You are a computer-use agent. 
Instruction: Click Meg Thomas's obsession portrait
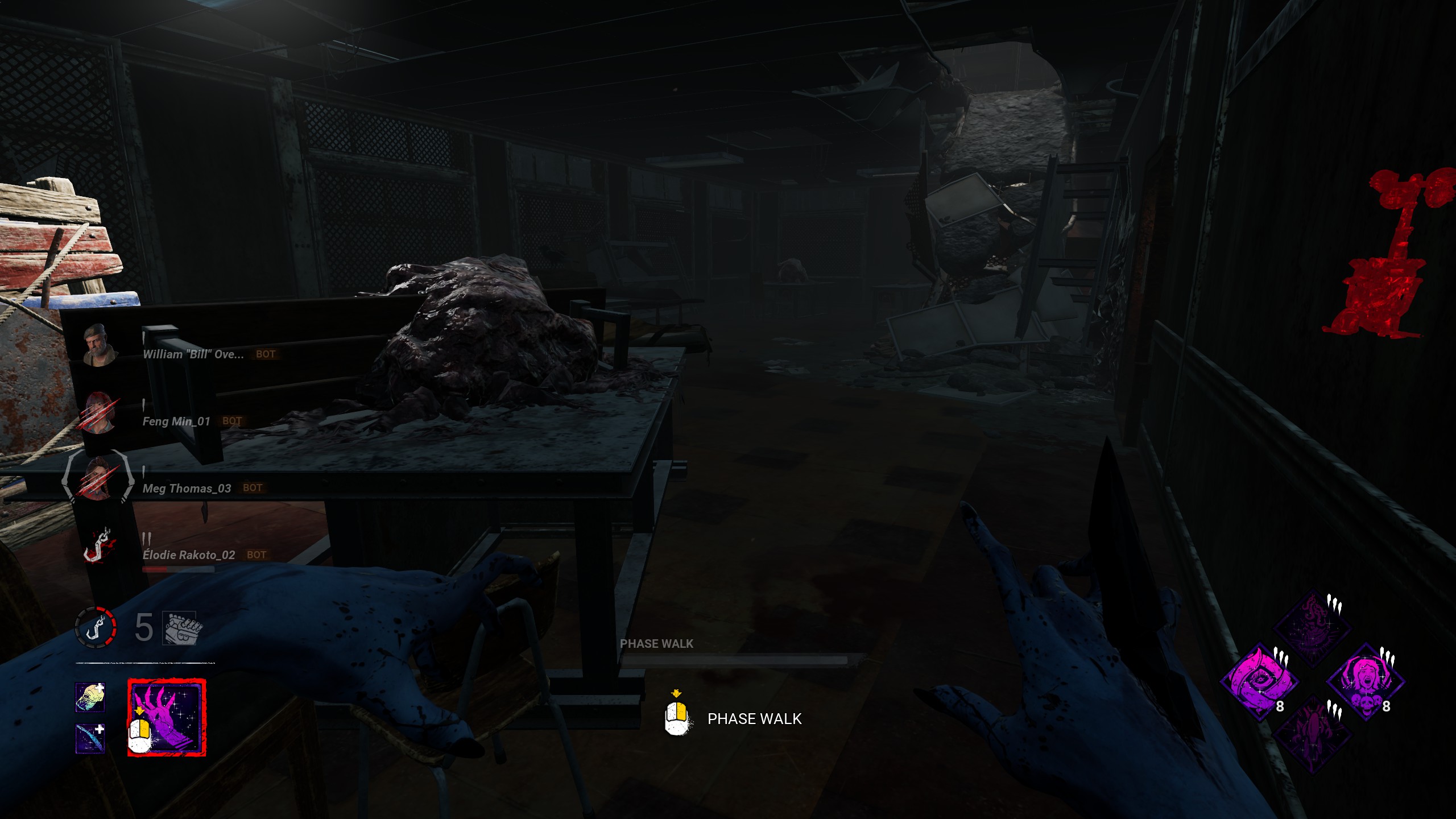[99, 479]
